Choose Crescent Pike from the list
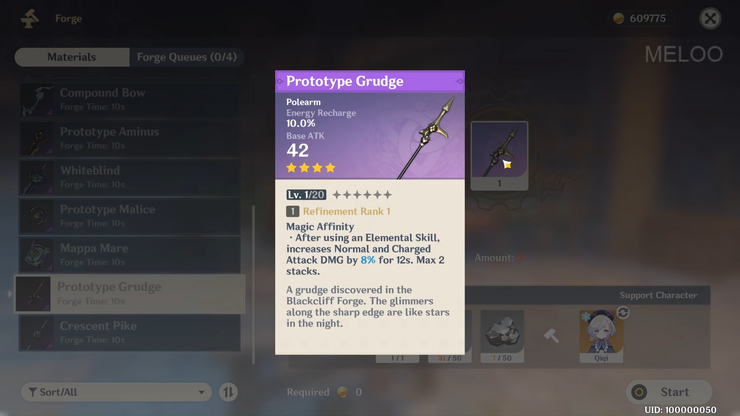 130,332
